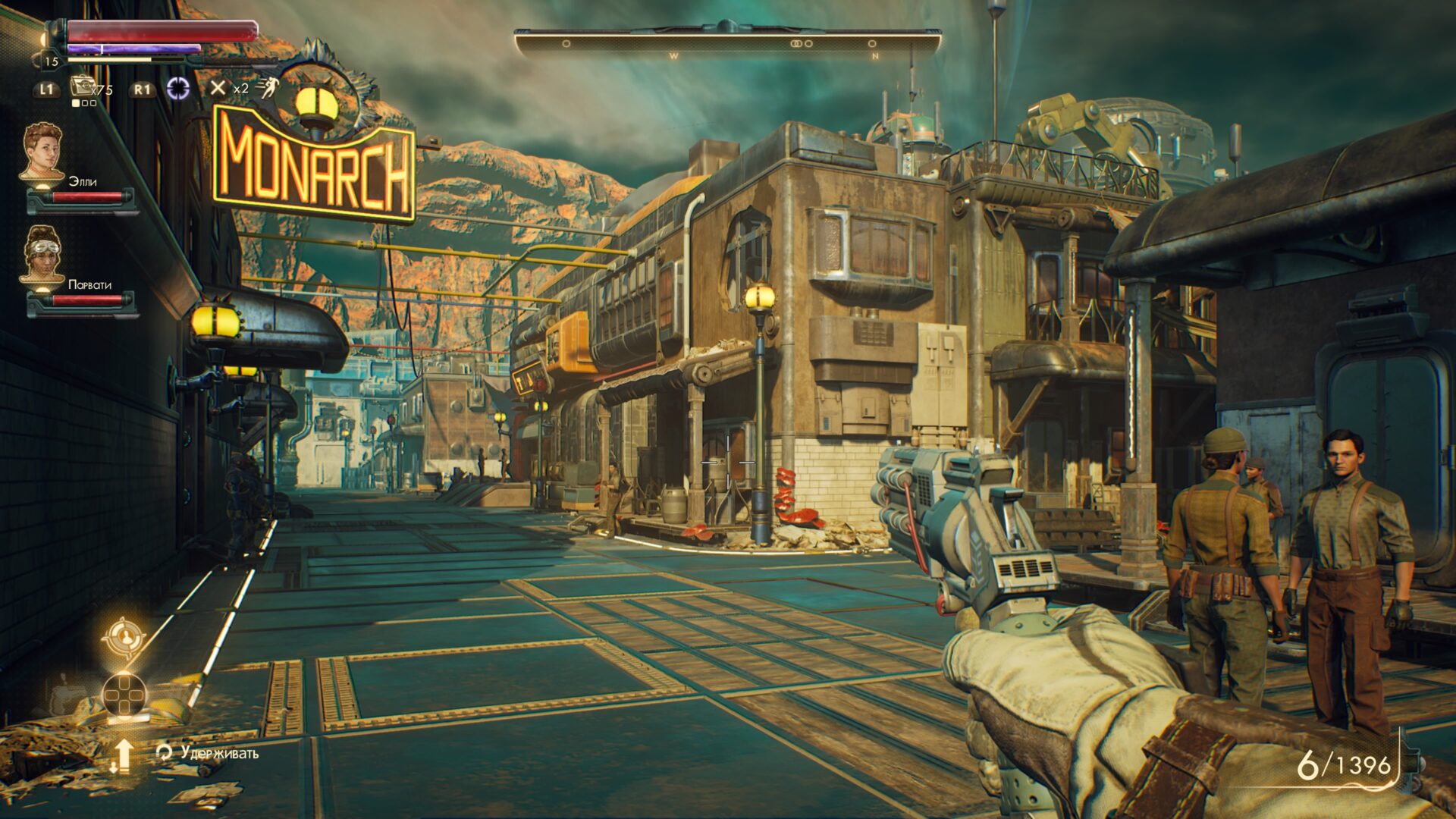The image size is (1456, 819).
Task: Select Парвати's companion portrait
Action: tap(42, 254)
